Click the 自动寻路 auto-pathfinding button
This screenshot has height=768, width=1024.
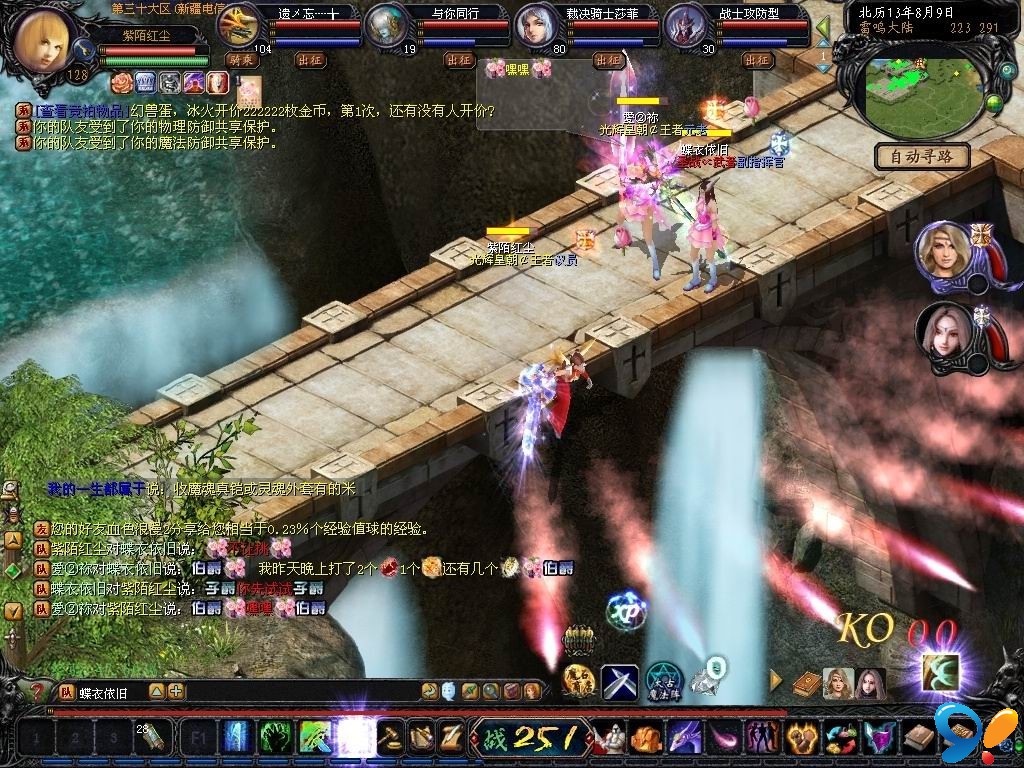[922, 156]
